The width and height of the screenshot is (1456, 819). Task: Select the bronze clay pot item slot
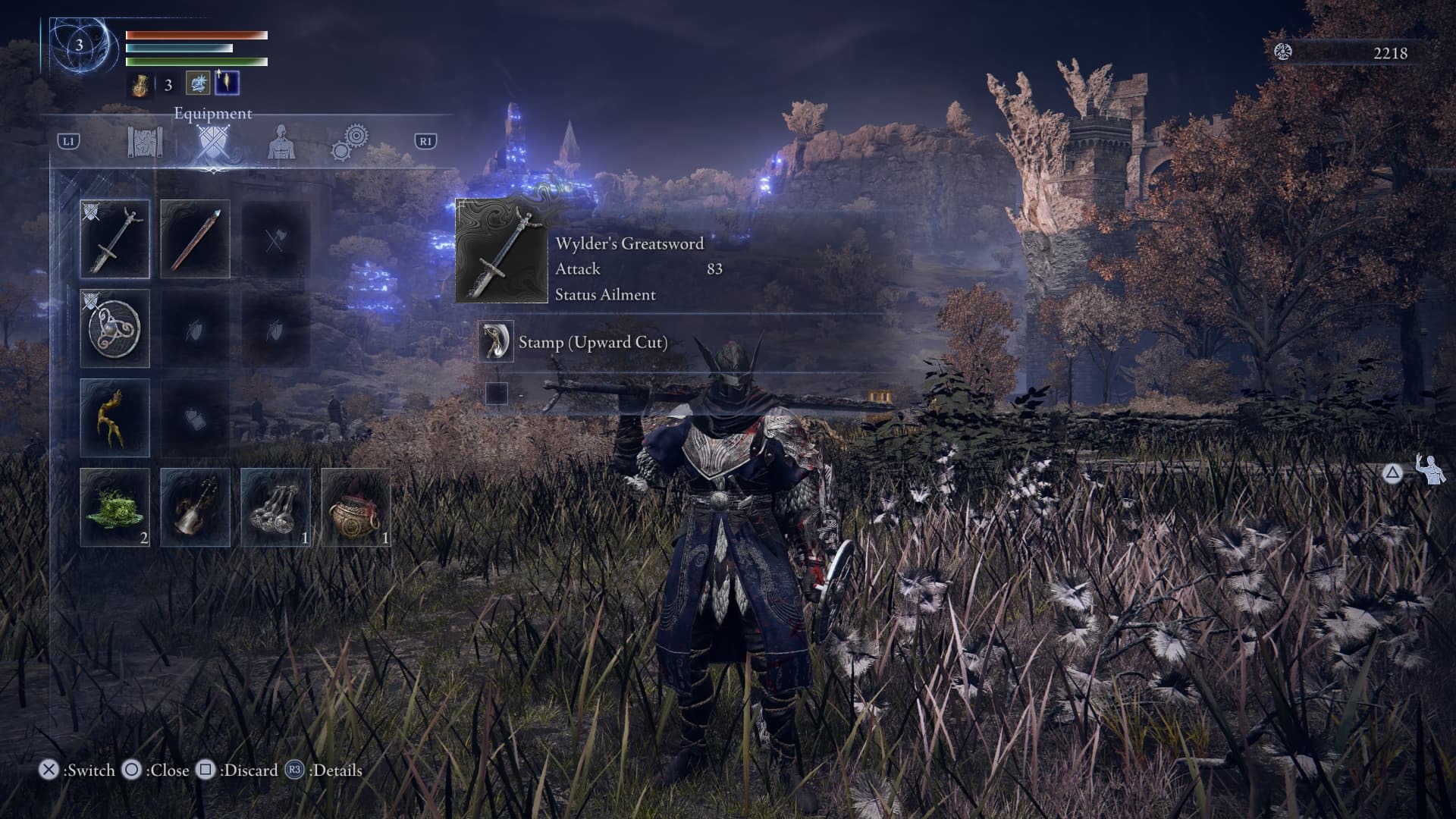pos(356,507)
